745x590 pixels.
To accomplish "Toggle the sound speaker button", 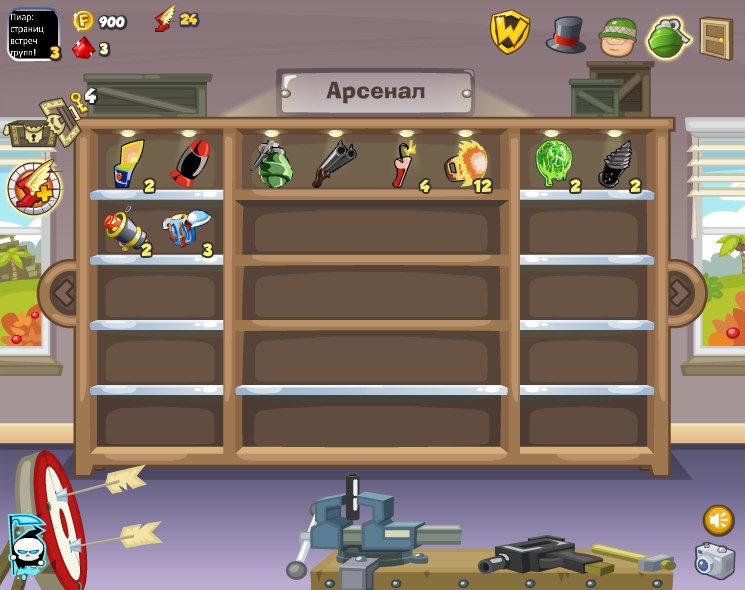I will pos(718,520).
